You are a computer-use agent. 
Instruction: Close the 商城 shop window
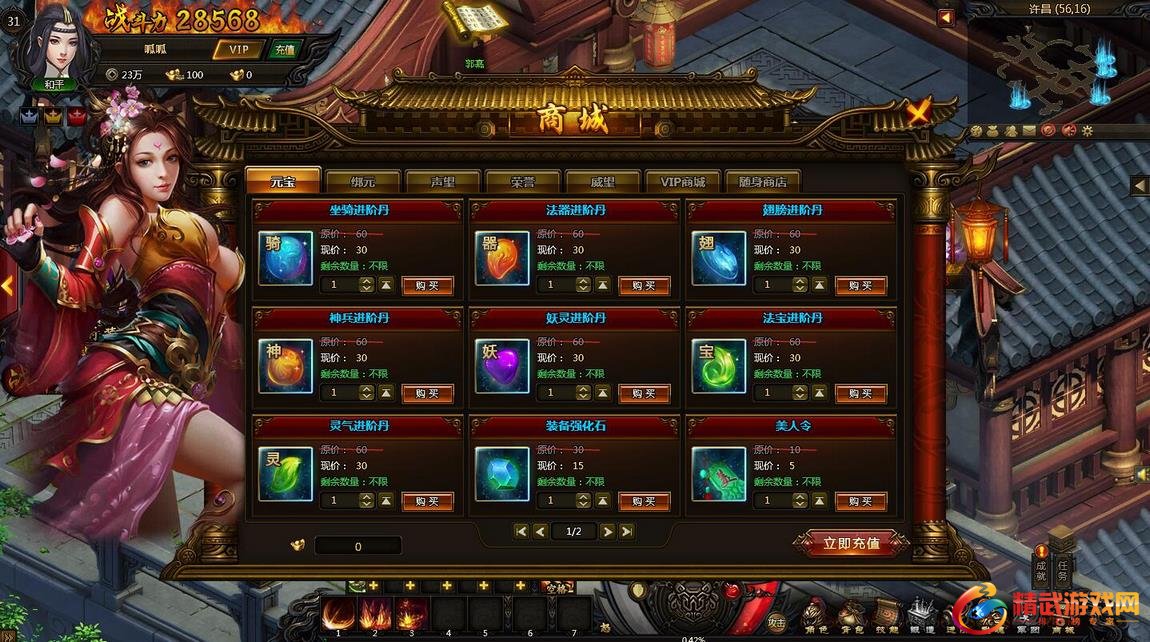pyautogui.click(x=918, y=112)
